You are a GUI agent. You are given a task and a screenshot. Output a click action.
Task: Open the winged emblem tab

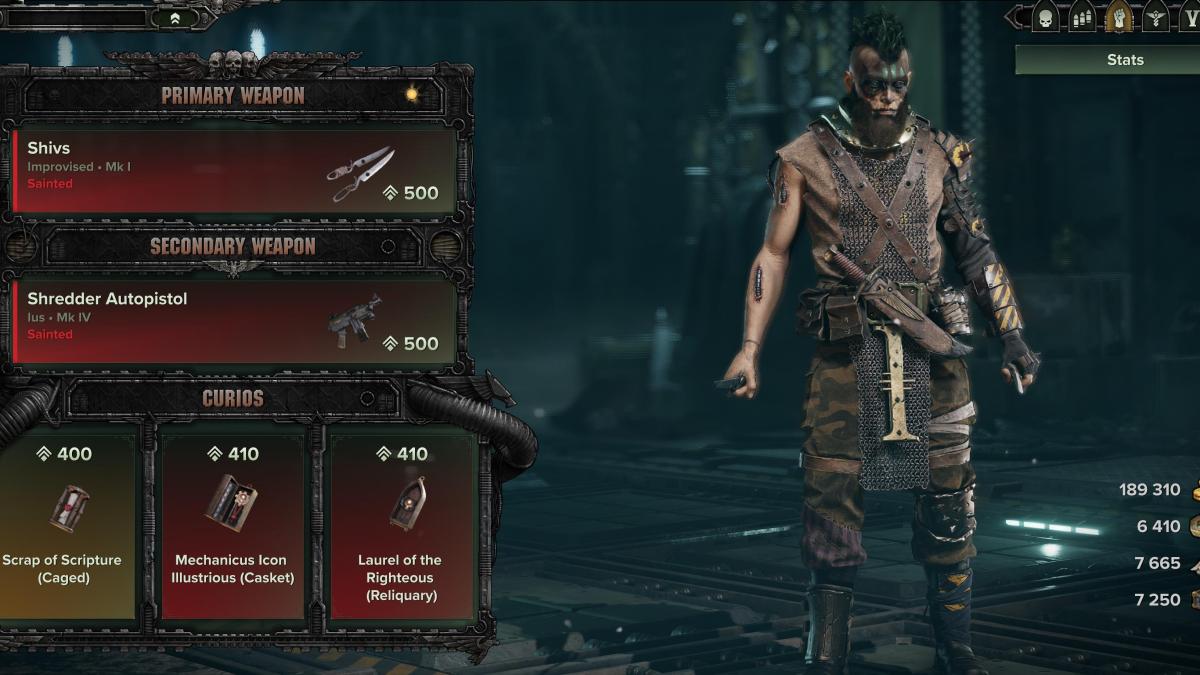pos(1155,18)
